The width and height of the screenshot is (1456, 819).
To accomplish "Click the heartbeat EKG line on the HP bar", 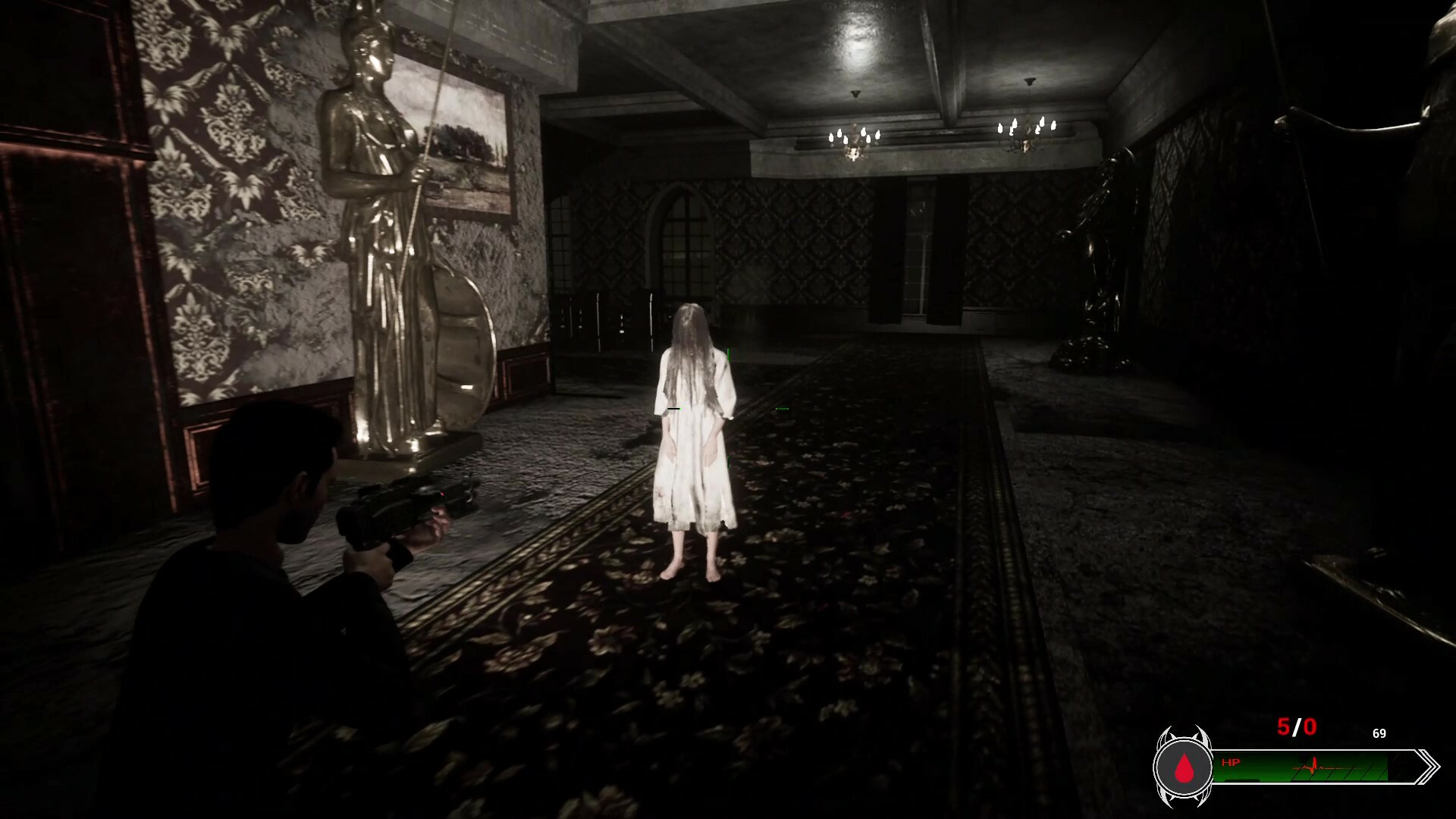I will click(x=1313, y=764).
